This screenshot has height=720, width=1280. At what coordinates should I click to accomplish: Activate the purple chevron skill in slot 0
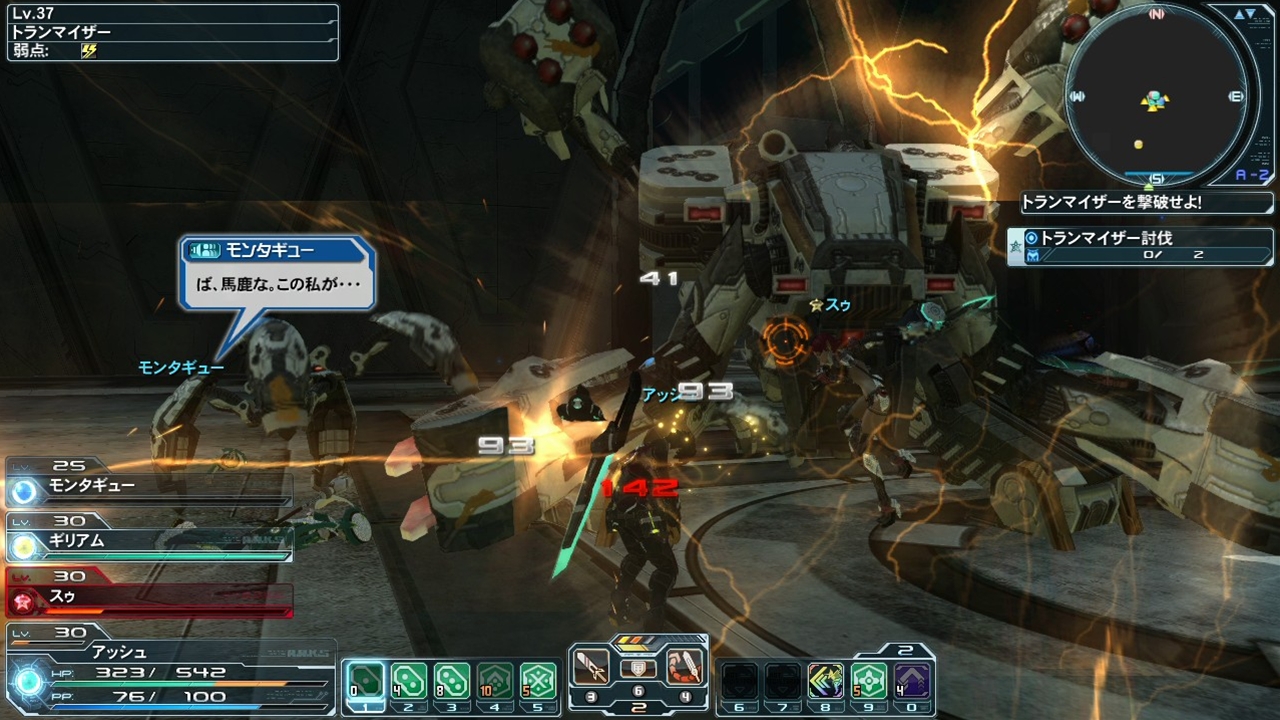(x=912, y=681)
